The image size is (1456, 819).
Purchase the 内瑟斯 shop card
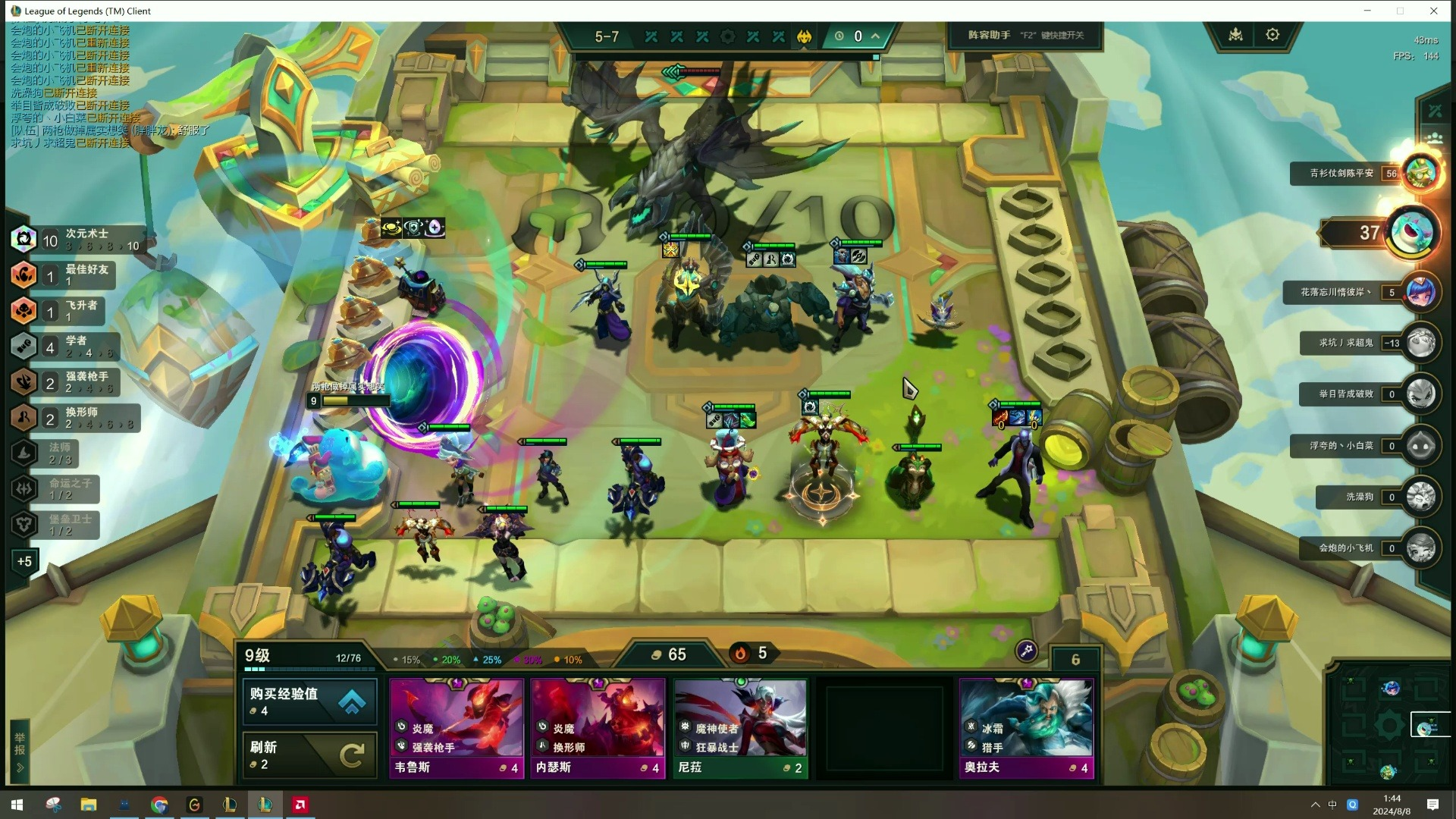pos(598,728)
